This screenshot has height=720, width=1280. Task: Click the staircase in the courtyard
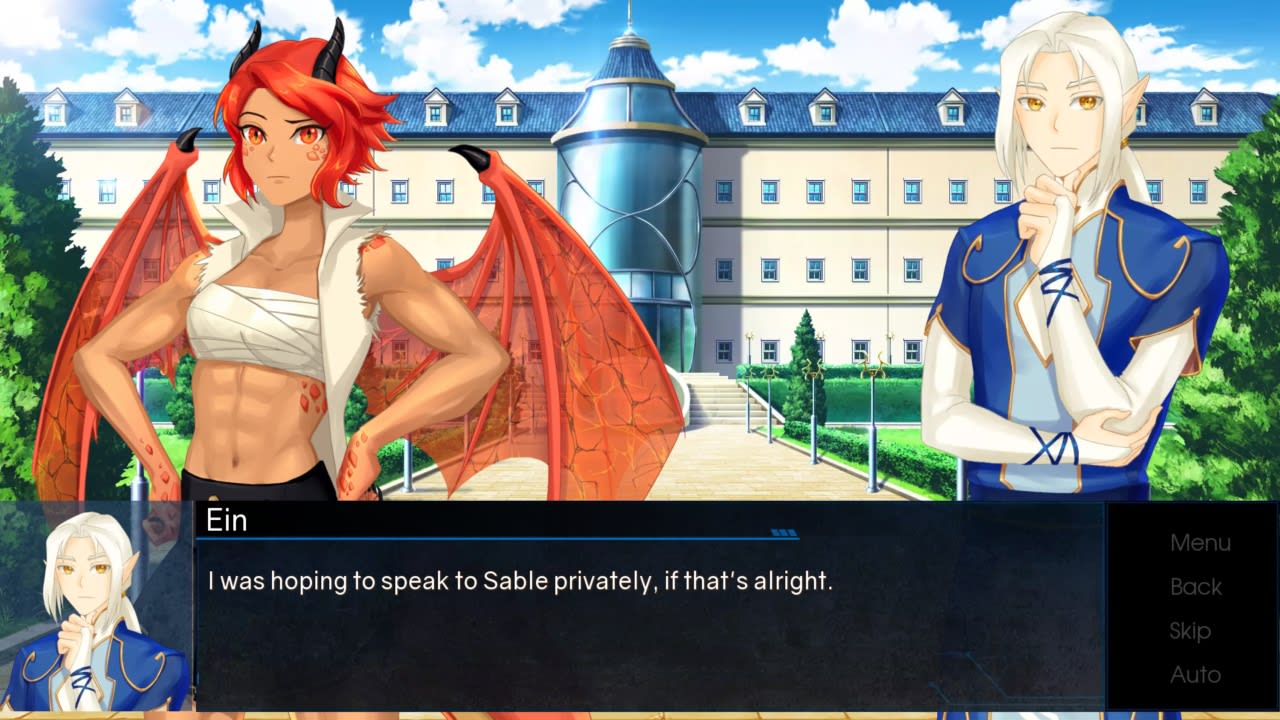coord(720,400)
